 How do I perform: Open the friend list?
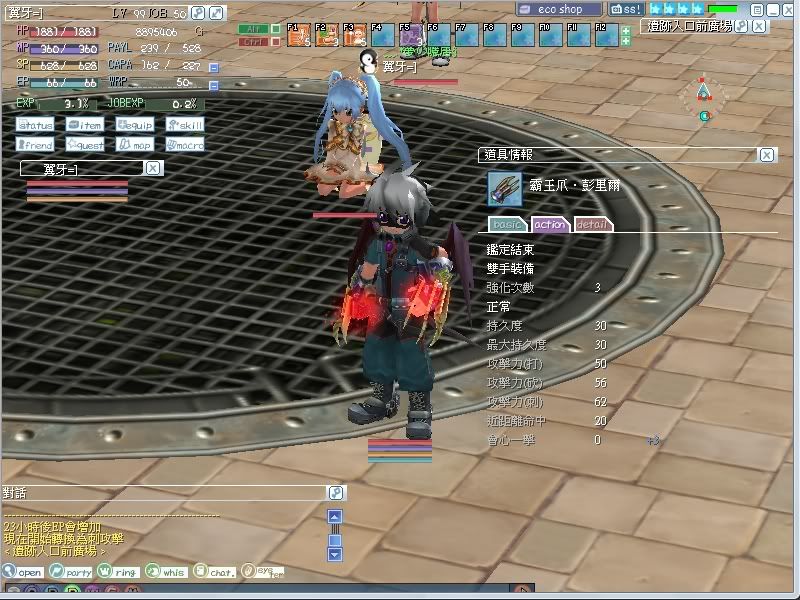coord(35,145)
